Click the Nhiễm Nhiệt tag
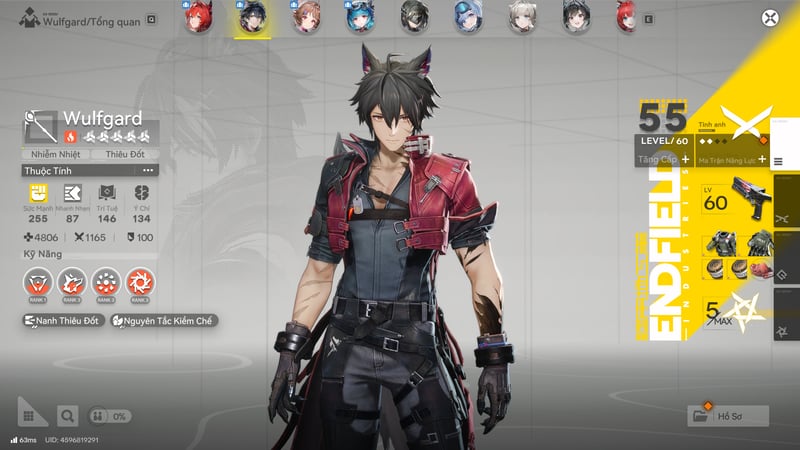This screenshot has width=800, height=450. pyautogui.click(x=56, y=154)
